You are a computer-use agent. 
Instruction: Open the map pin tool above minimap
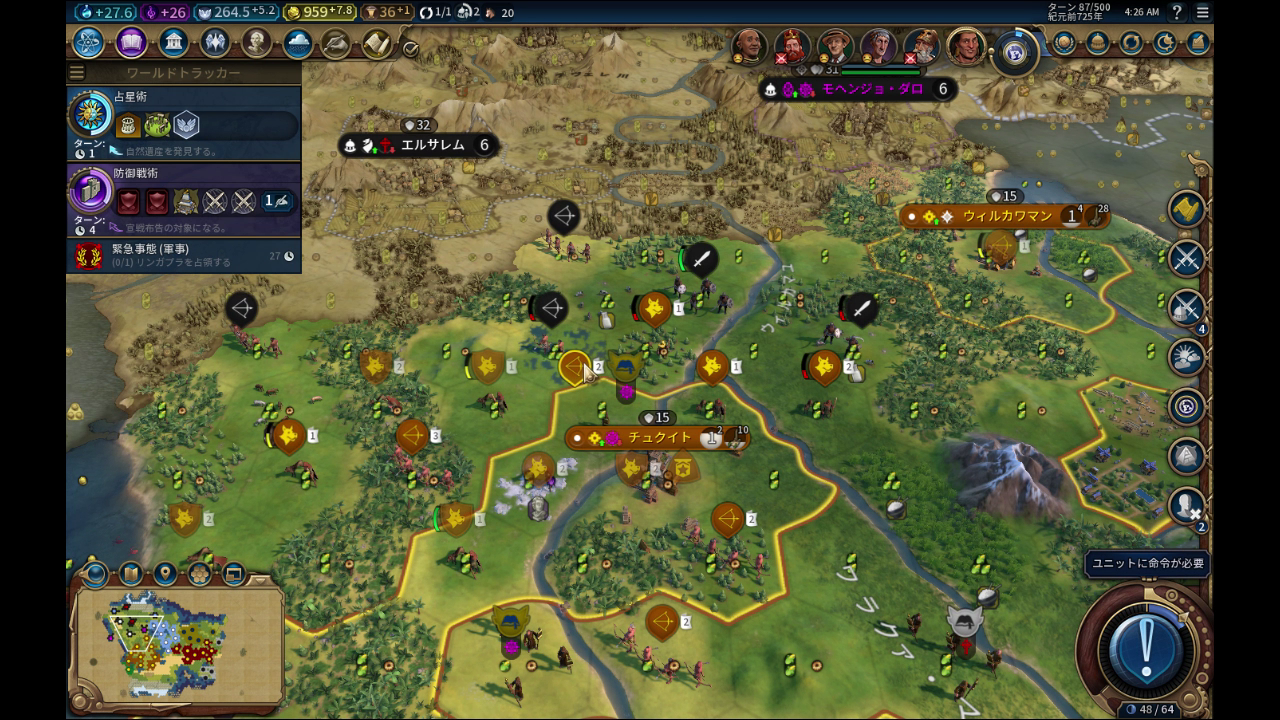click(x=165, y=574)
